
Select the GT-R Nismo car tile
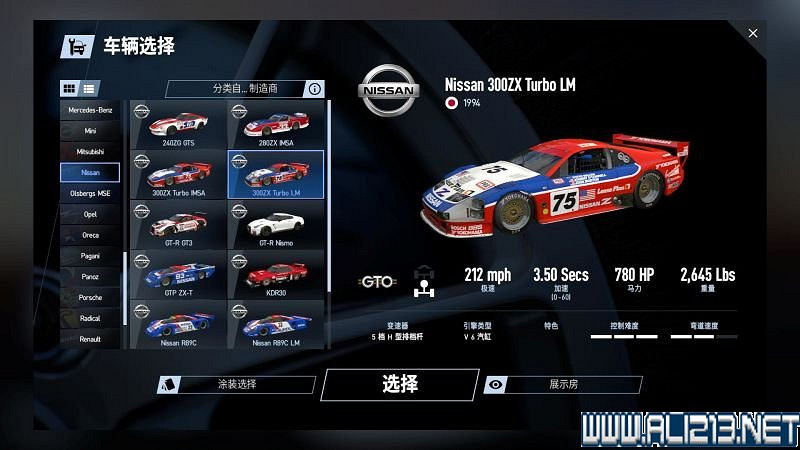point(275,224)
